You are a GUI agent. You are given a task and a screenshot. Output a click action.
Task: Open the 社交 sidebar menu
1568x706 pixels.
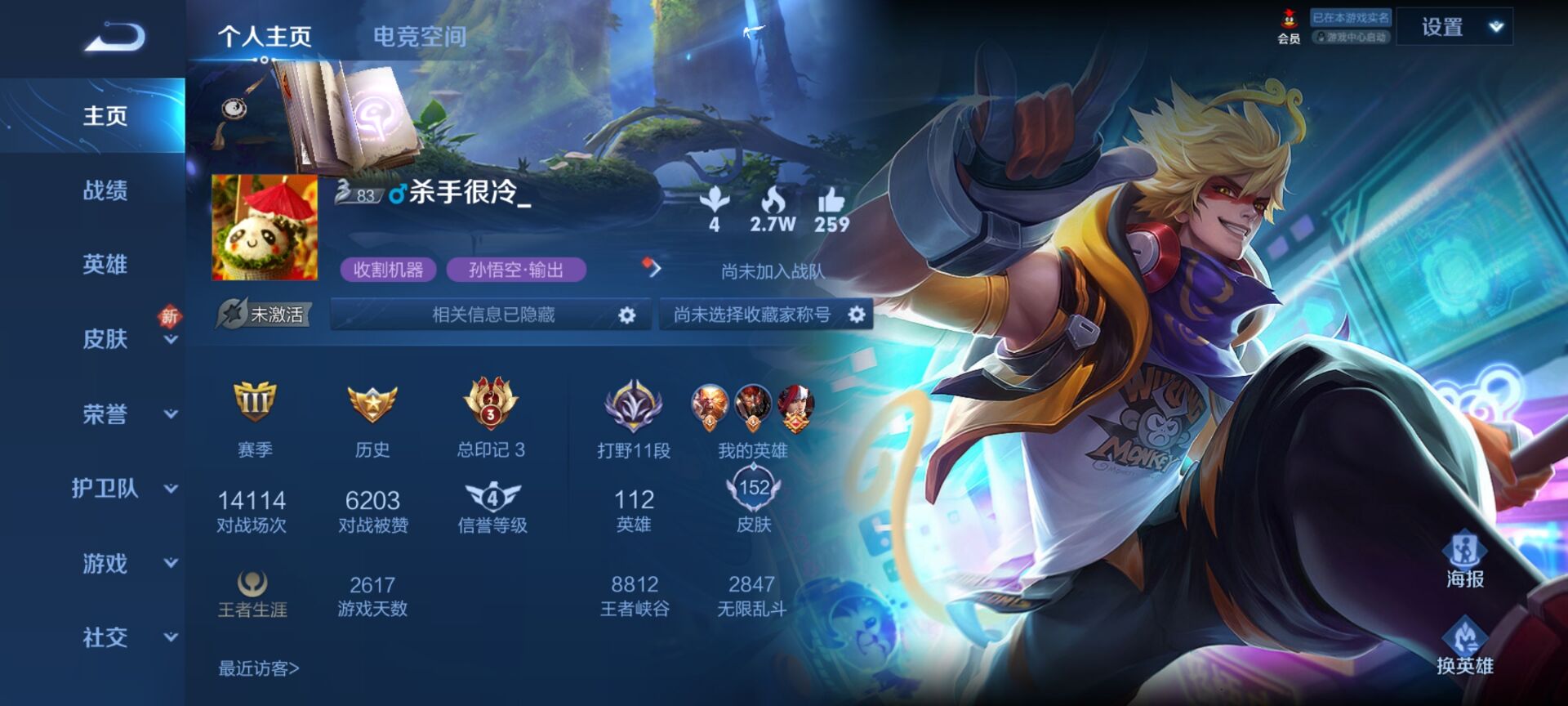[105, 637]
